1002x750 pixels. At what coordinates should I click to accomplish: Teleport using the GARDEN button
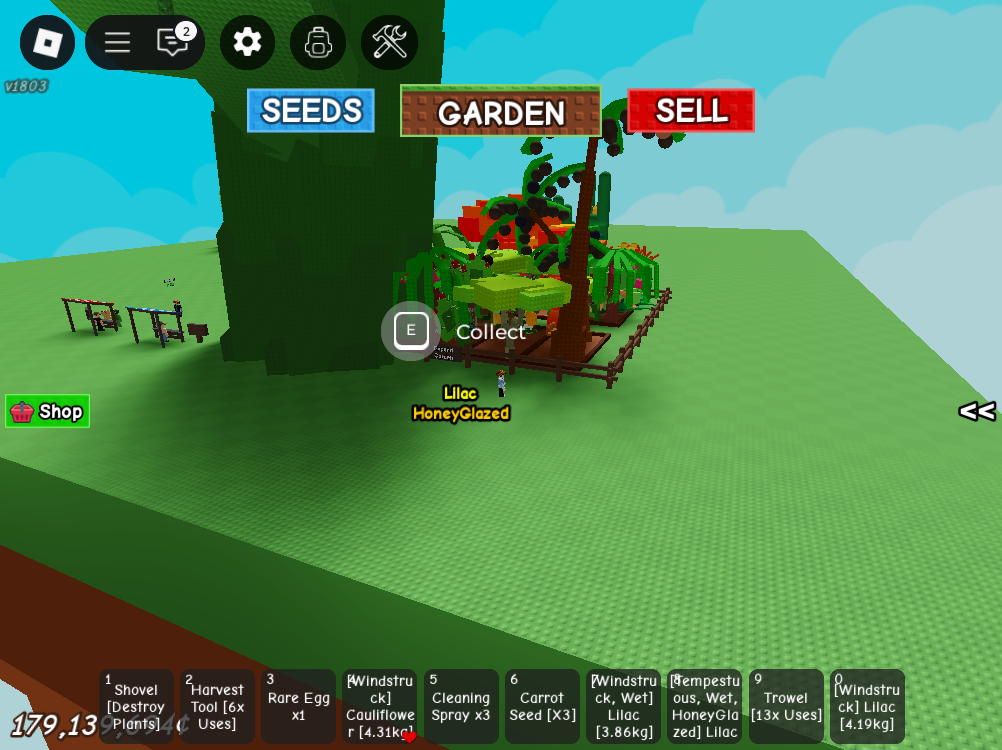pos(501,112)
